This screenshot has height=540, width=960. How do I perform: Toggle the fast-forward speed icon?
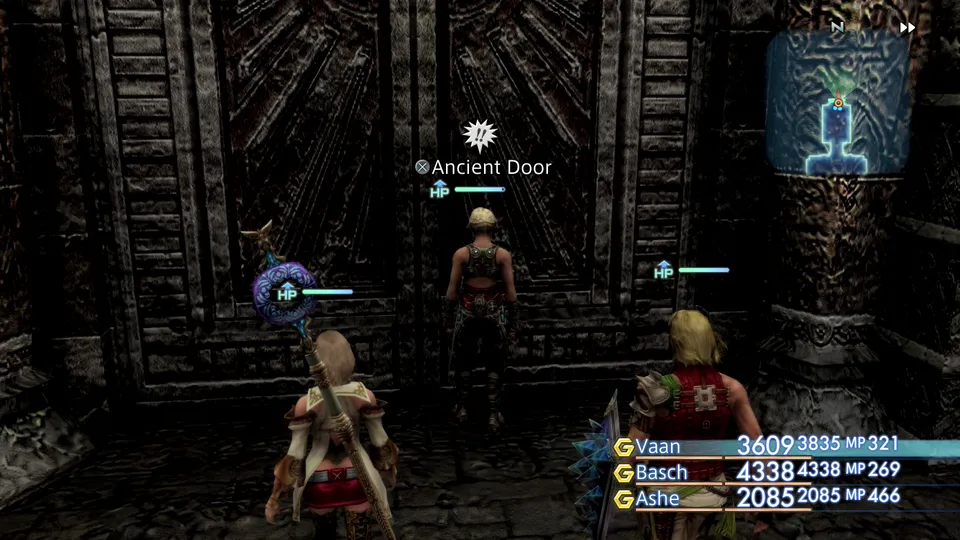907,28
